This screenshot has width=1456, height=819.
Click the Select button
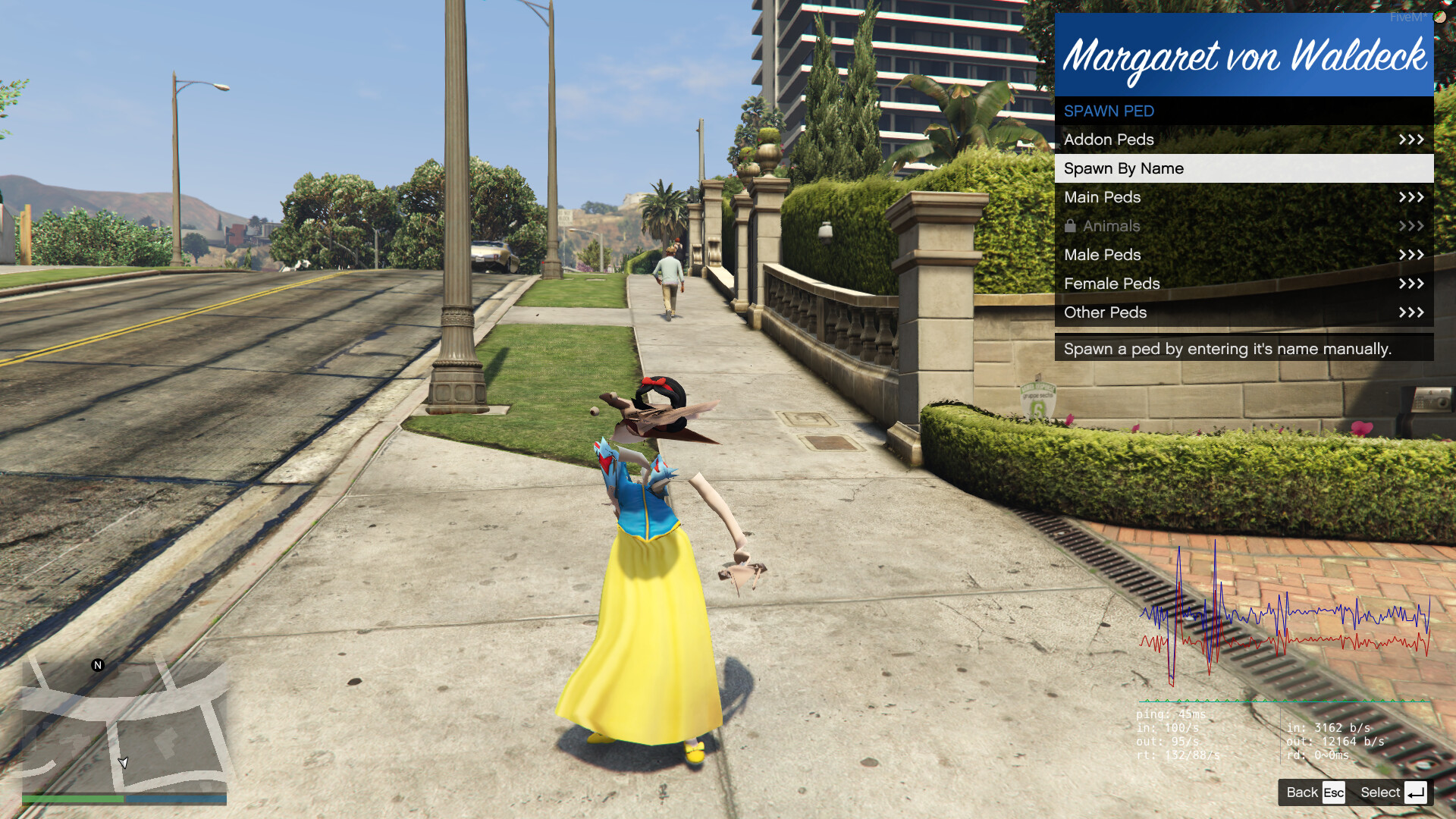[x=1392, y=792]
